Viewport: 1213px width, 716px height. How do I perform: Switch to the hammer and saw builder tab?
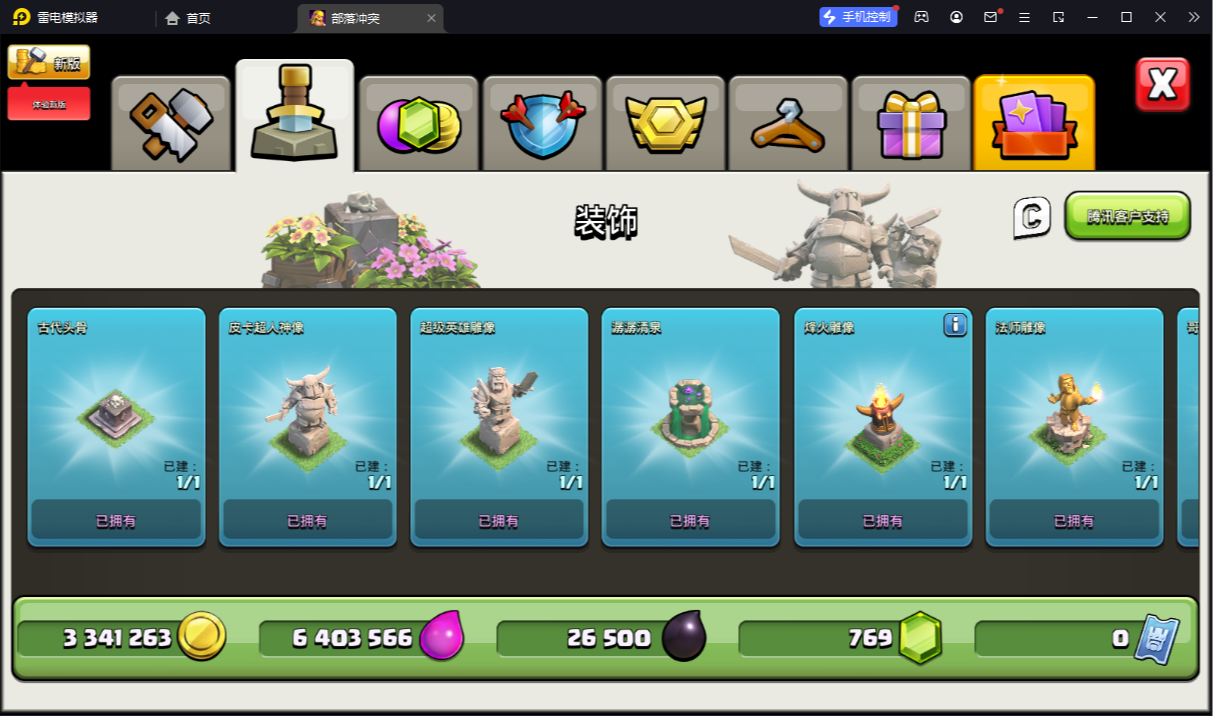[171, 124]
